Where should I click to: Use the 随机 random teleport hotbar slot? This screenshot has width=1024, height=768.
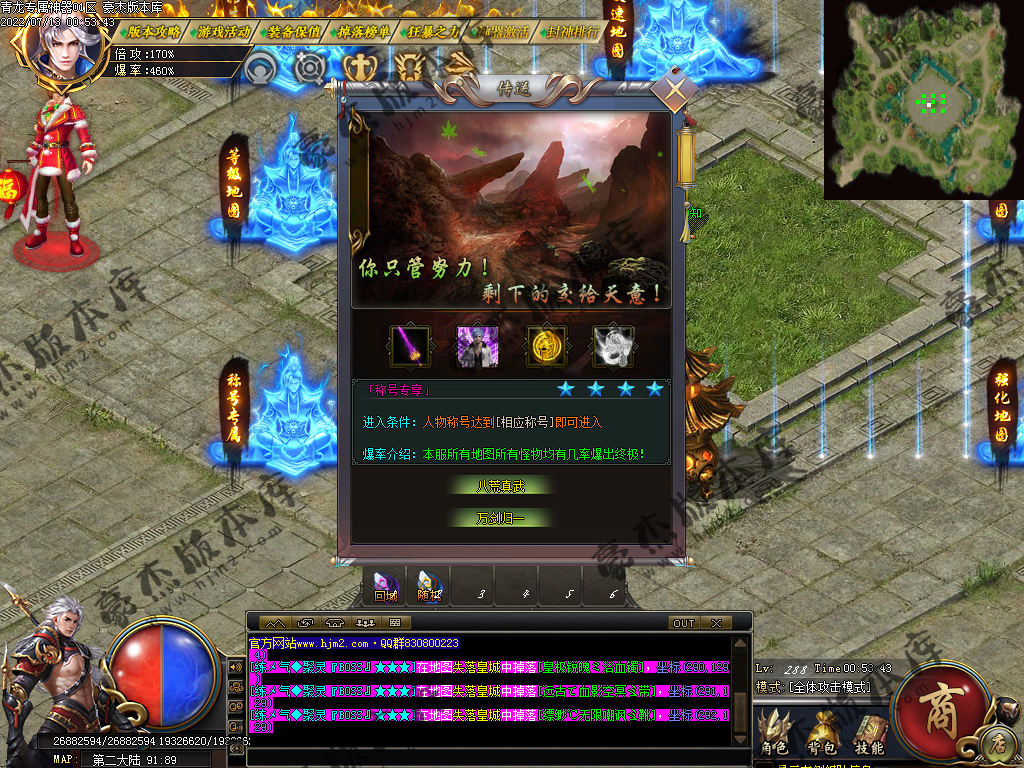coord(429,585)
